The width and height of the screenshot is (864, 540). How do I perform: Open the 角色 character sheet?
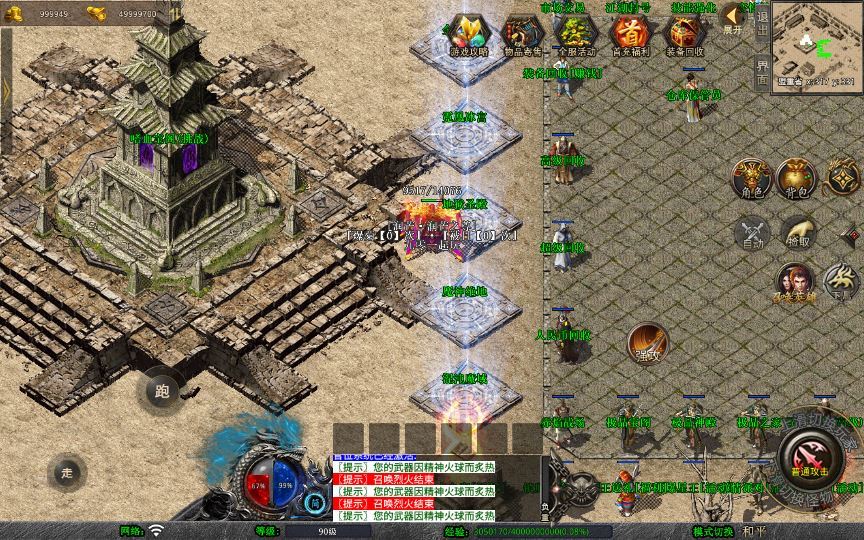(752, 178)
